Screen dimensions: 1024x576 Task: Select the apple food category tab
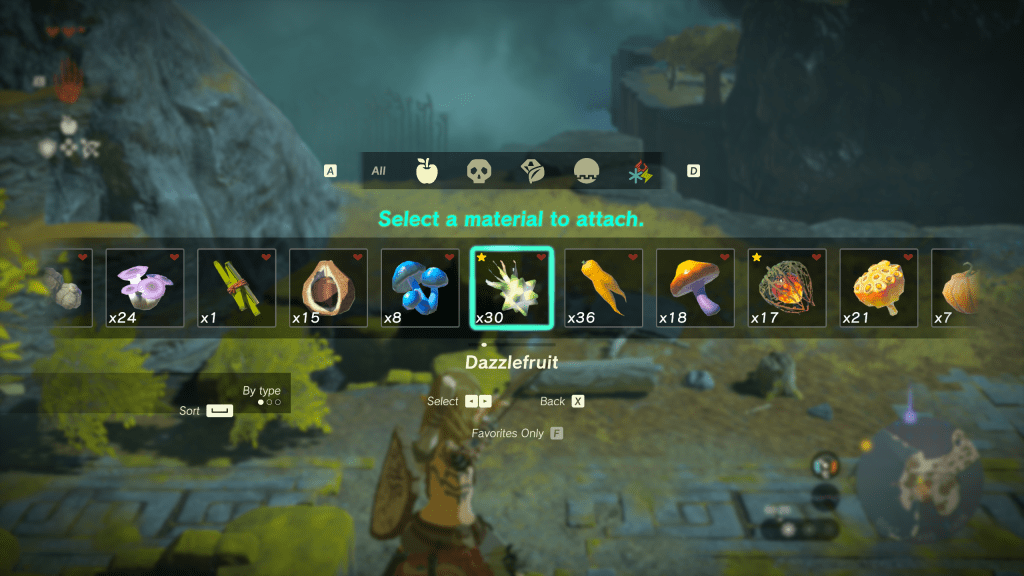pos(428,171)
